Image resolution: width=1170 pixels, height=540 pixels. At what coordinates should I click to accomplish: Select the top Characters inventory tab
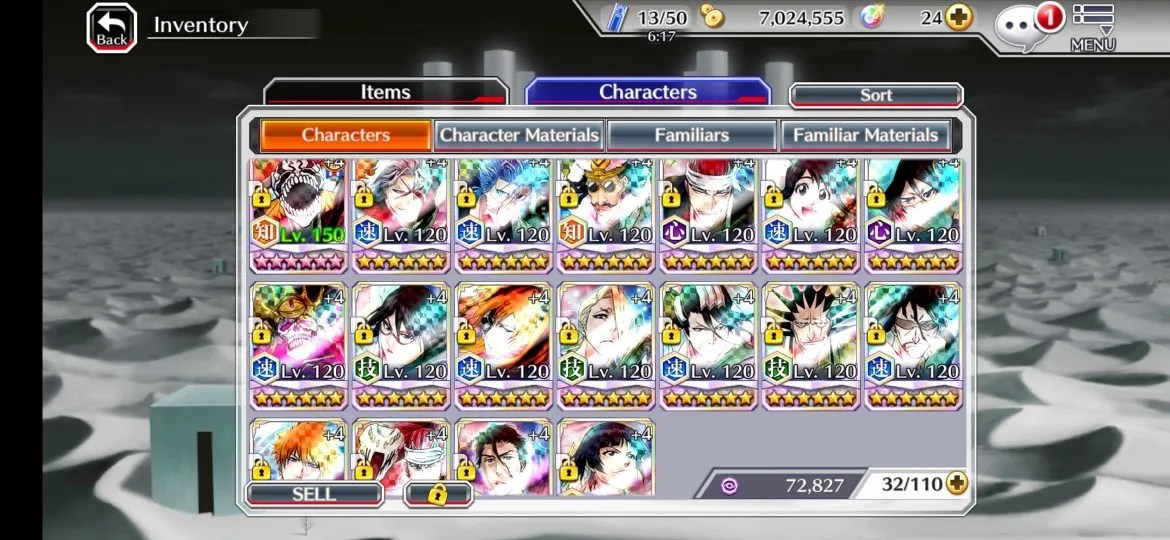click(x=647, y=92)
